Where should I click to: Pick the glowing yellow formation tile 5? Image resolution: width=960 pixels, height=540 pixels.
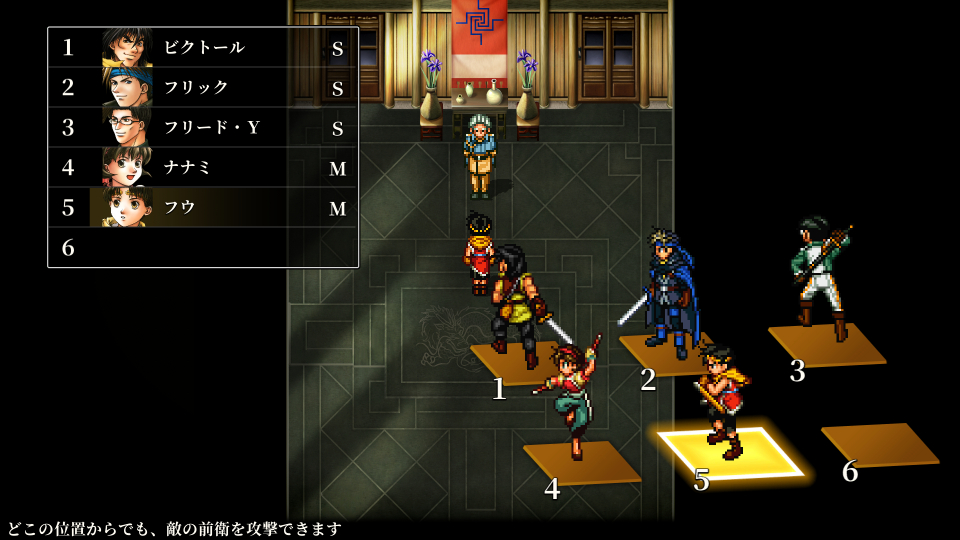click(x=731, y=453)
